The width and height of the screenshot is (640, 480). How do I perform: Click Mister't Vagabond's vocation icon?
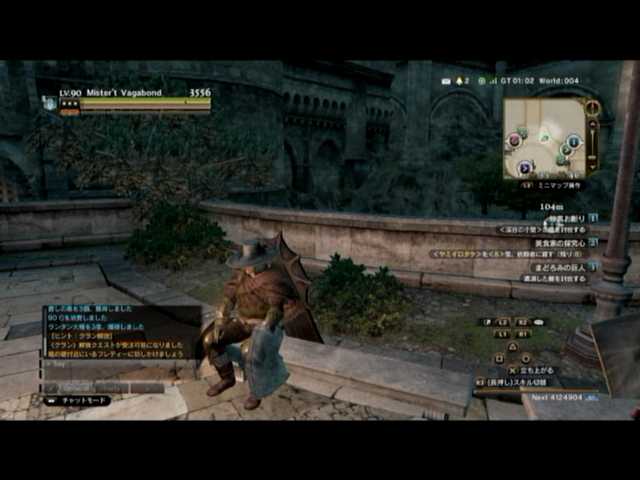[x=50, y=102]
